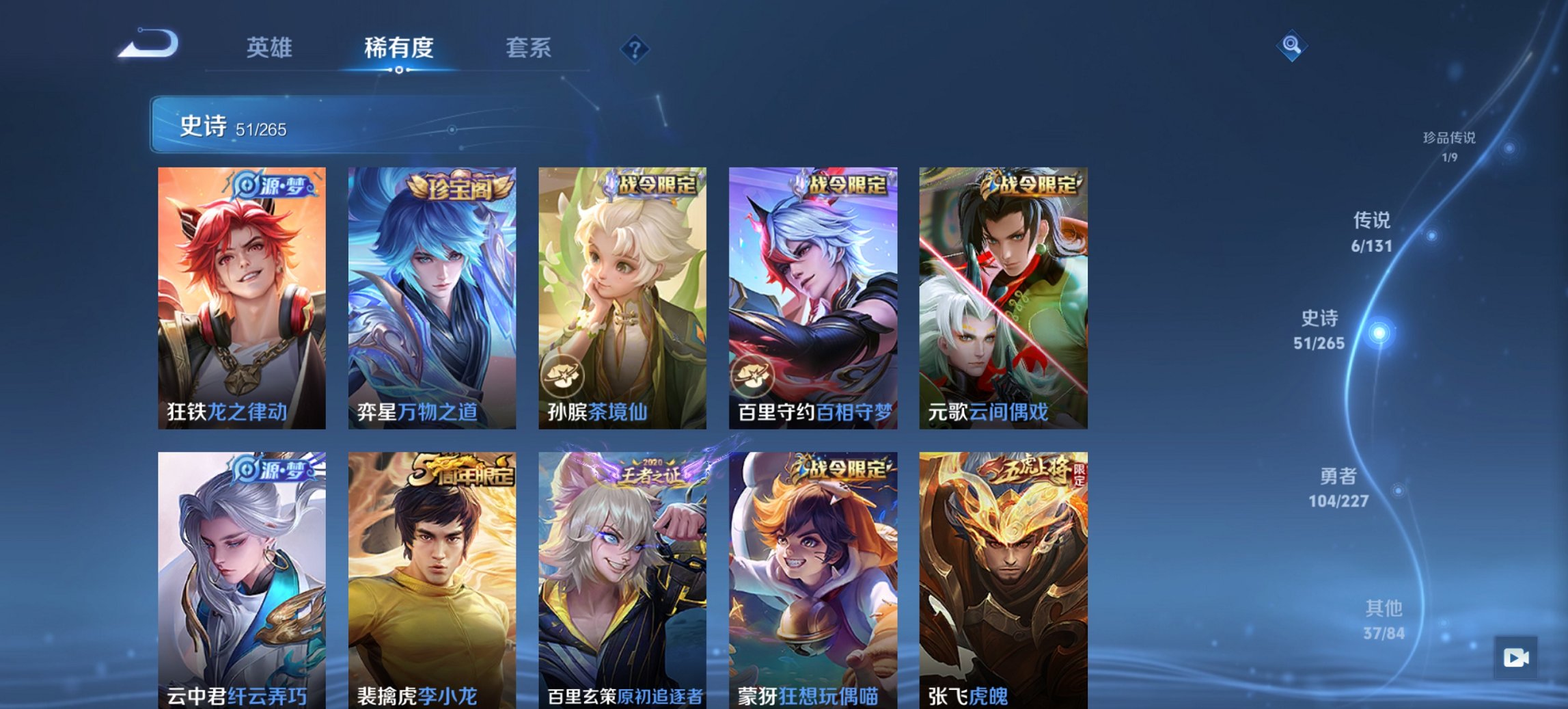
Task: Open help via the question mark icon
Action: [636, 48]
